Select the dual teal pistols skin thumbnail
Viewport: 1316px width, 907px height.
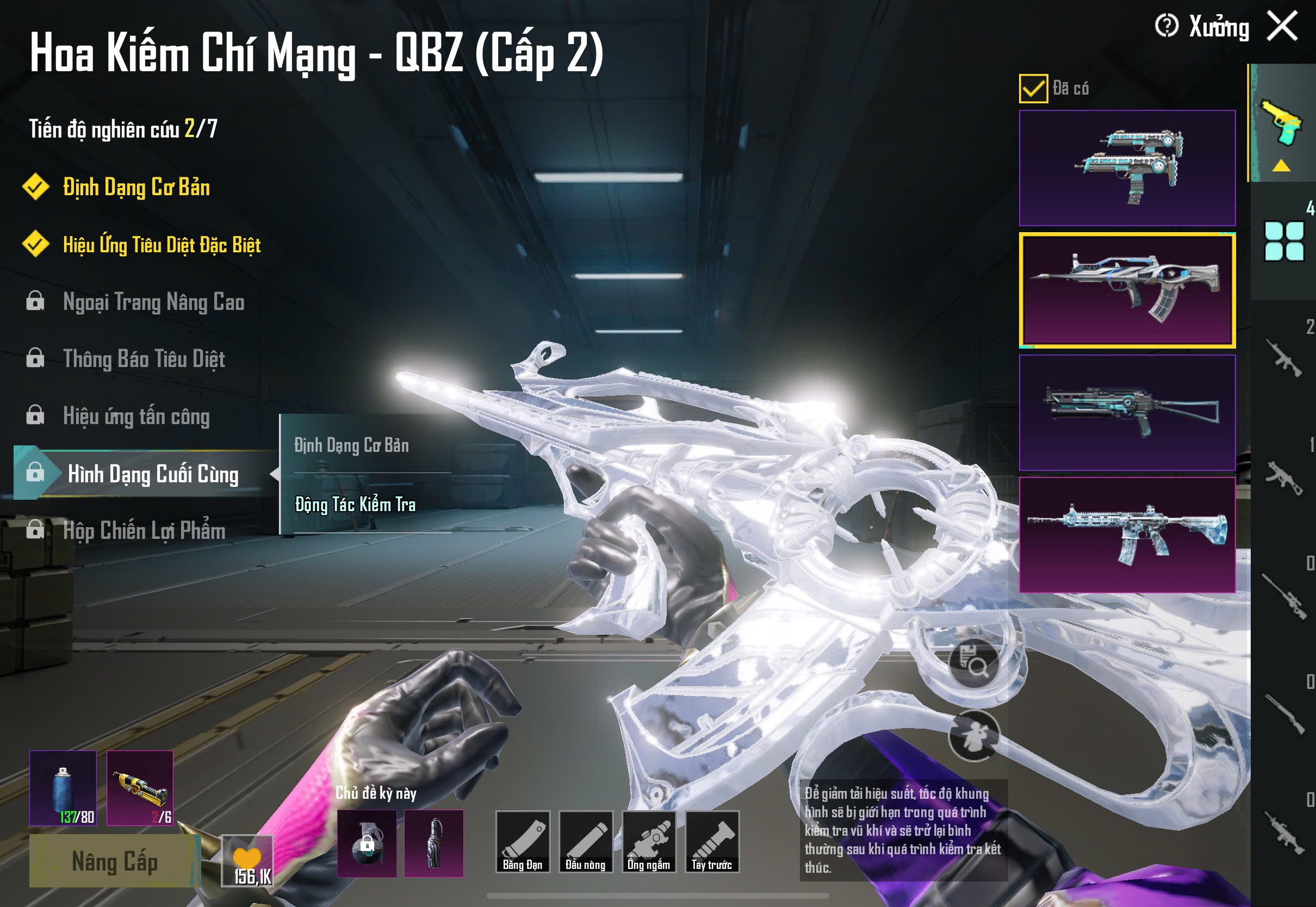(1127, 167)
